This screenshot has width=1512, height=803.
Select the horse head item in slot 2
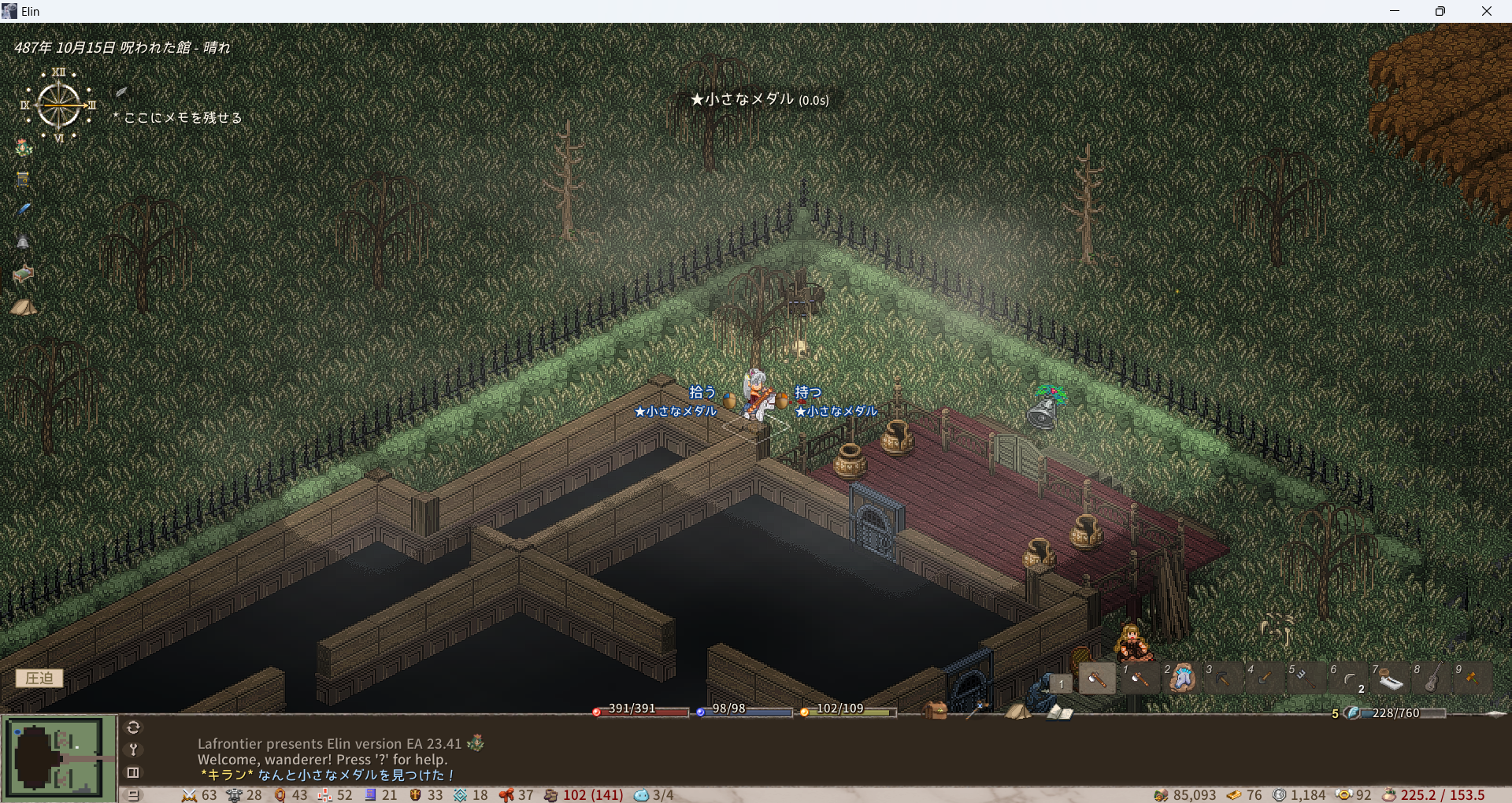[x=1181, y=678]
